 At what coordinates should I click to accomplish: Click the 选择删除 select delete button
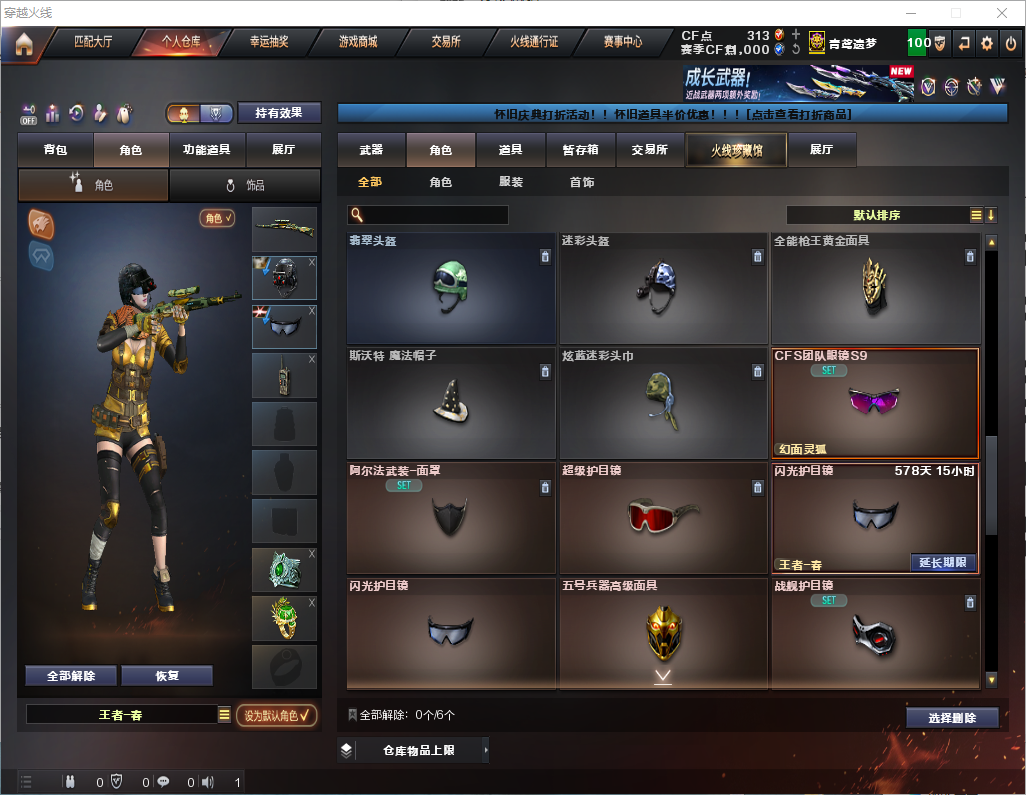pyautogui.click(x=952, y=718)
